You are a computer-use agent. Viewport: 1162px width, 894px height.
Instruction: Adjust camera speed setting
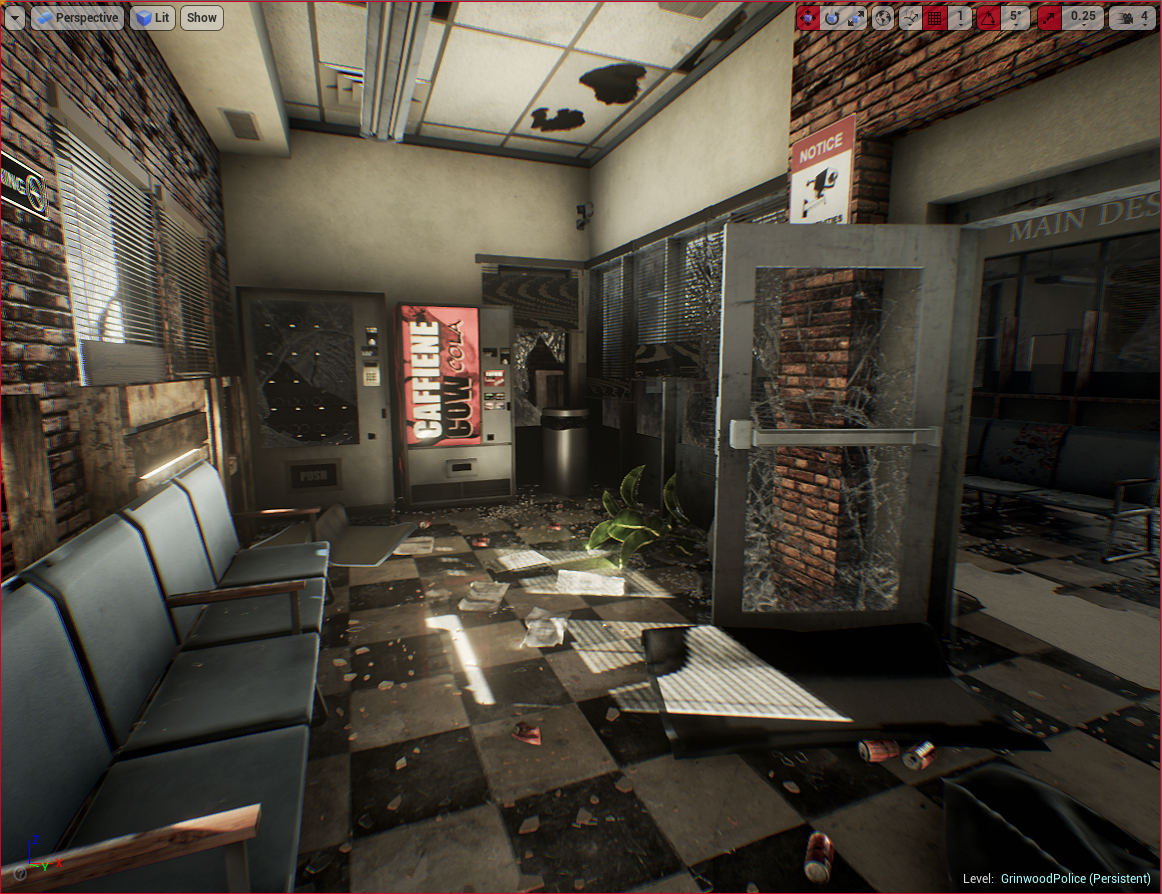point(1133,17)
